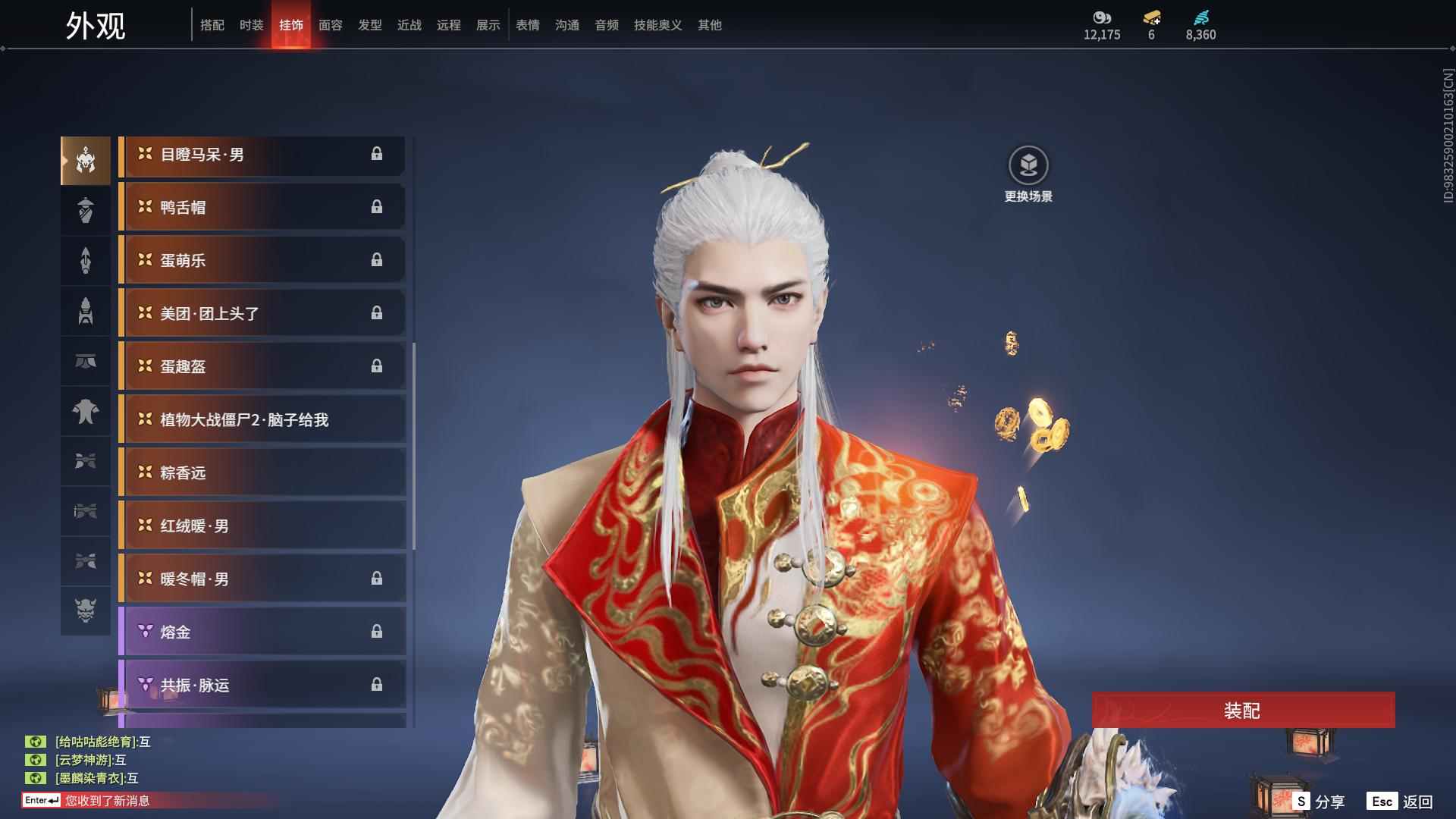Click the 更换场景 scene change button
Image resolution: width=1456 pixels, height=819 pixels.
pos(1028,174)
